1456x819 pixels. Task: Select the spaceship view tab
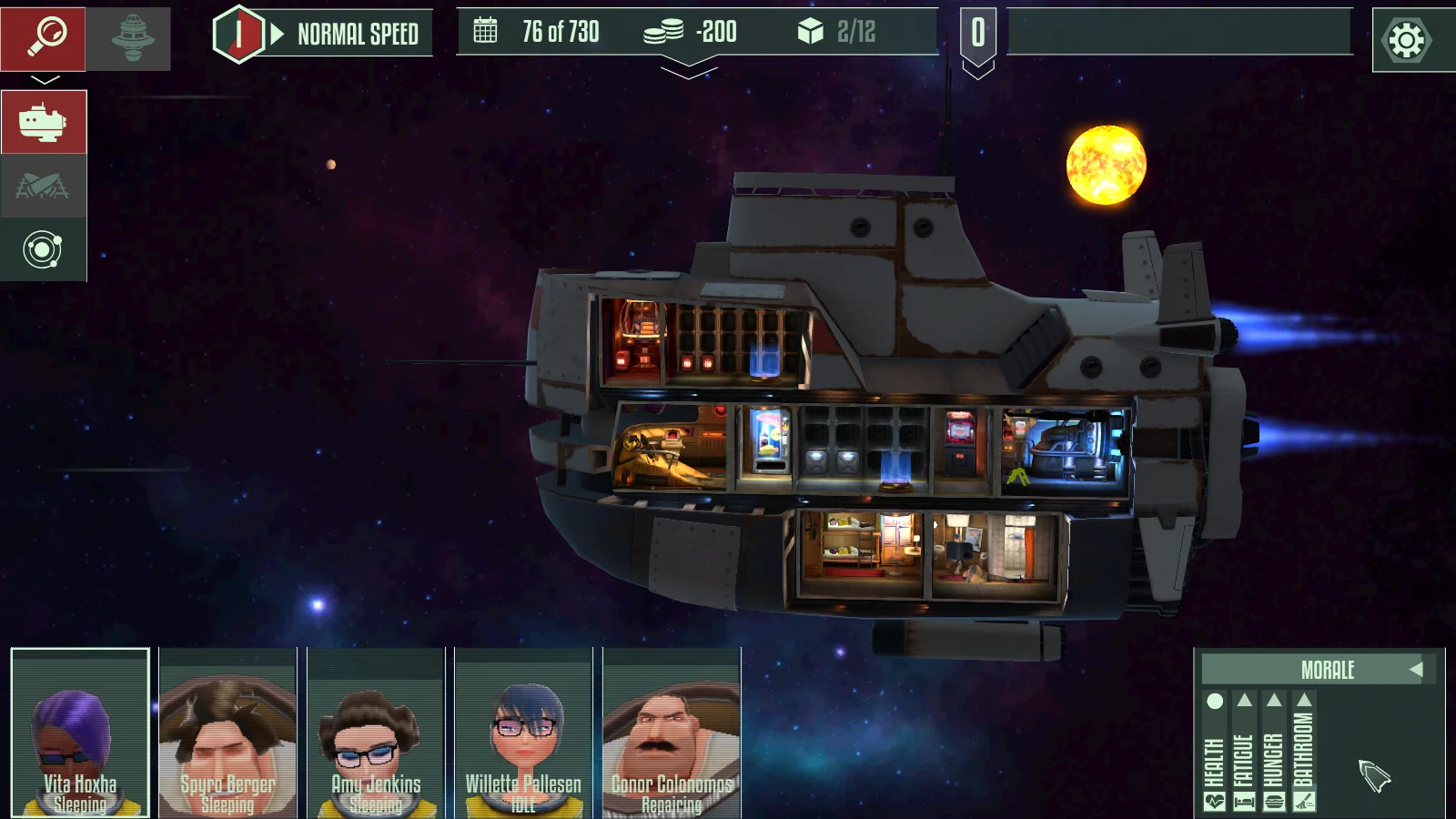pyautogui.click(x=44, y=122)
